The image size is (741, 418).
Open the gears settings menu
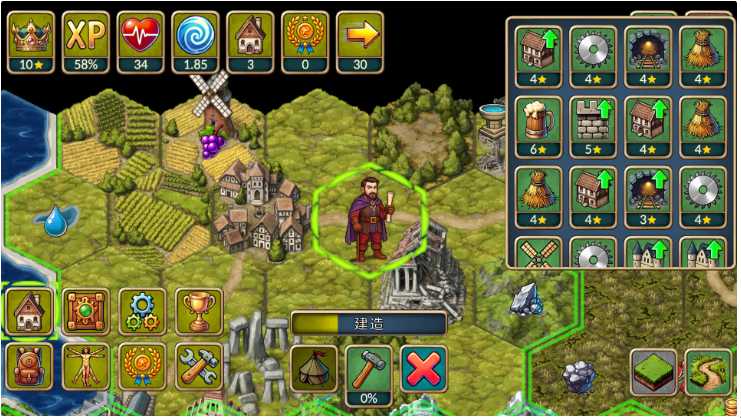click(143, 311)
